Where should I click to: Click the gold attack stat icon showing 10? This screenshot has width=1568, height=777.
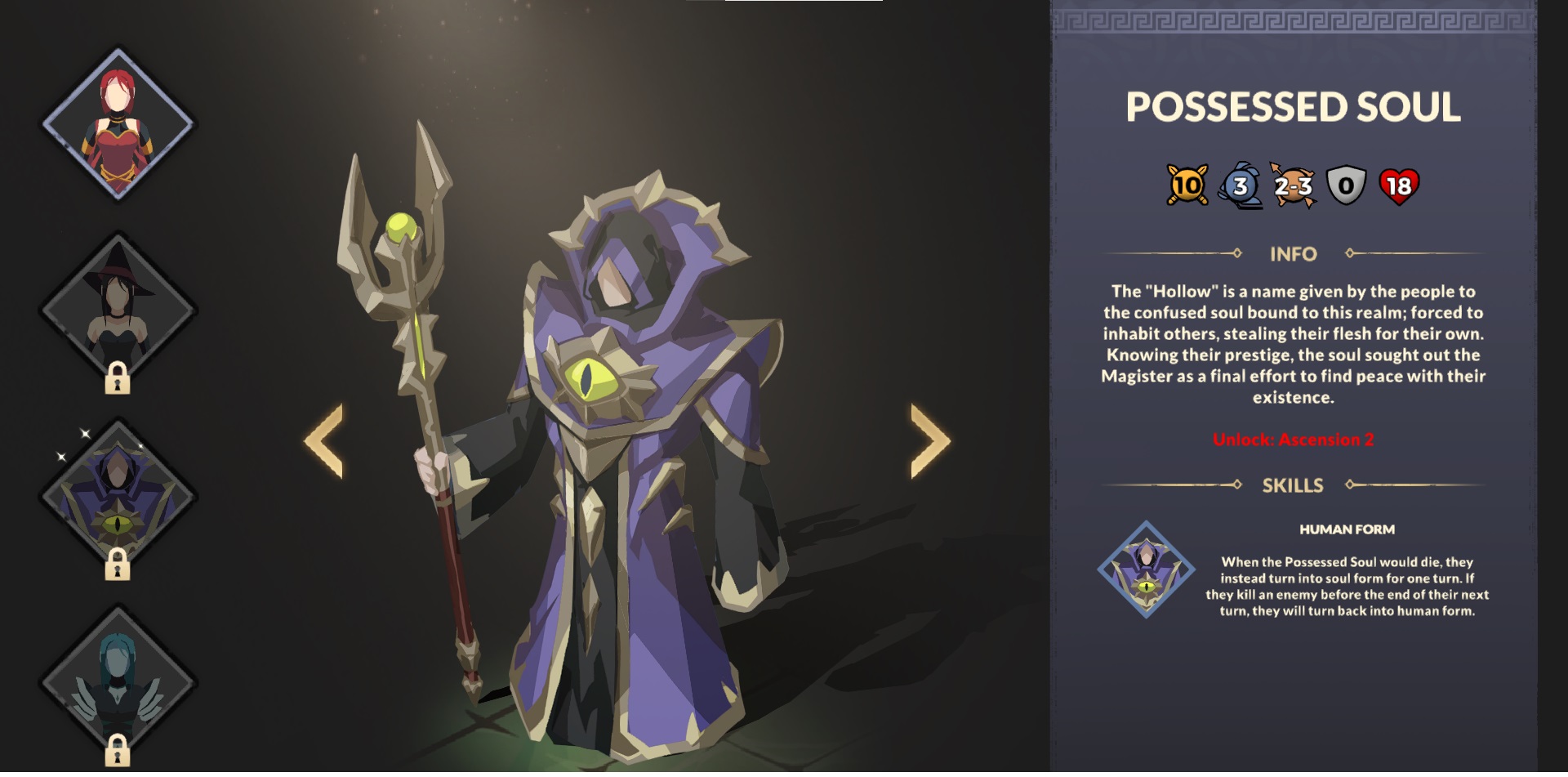(x=1186, y=187)
